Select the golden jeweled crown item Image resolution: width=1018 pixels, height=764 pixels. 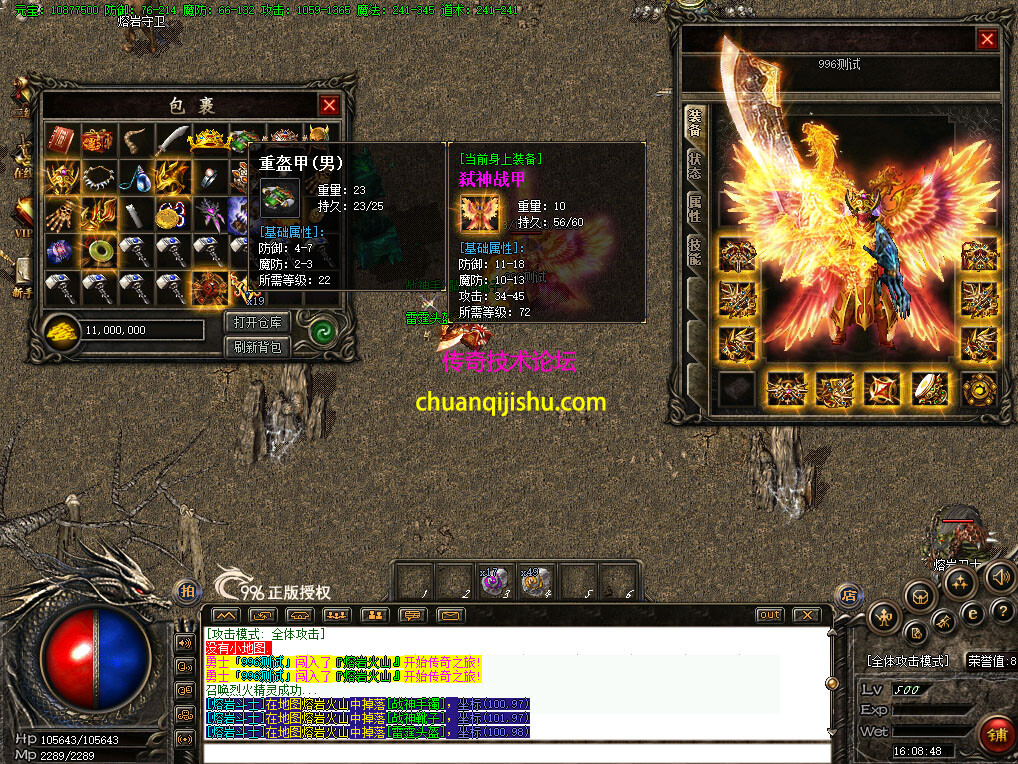pos(209,139)
